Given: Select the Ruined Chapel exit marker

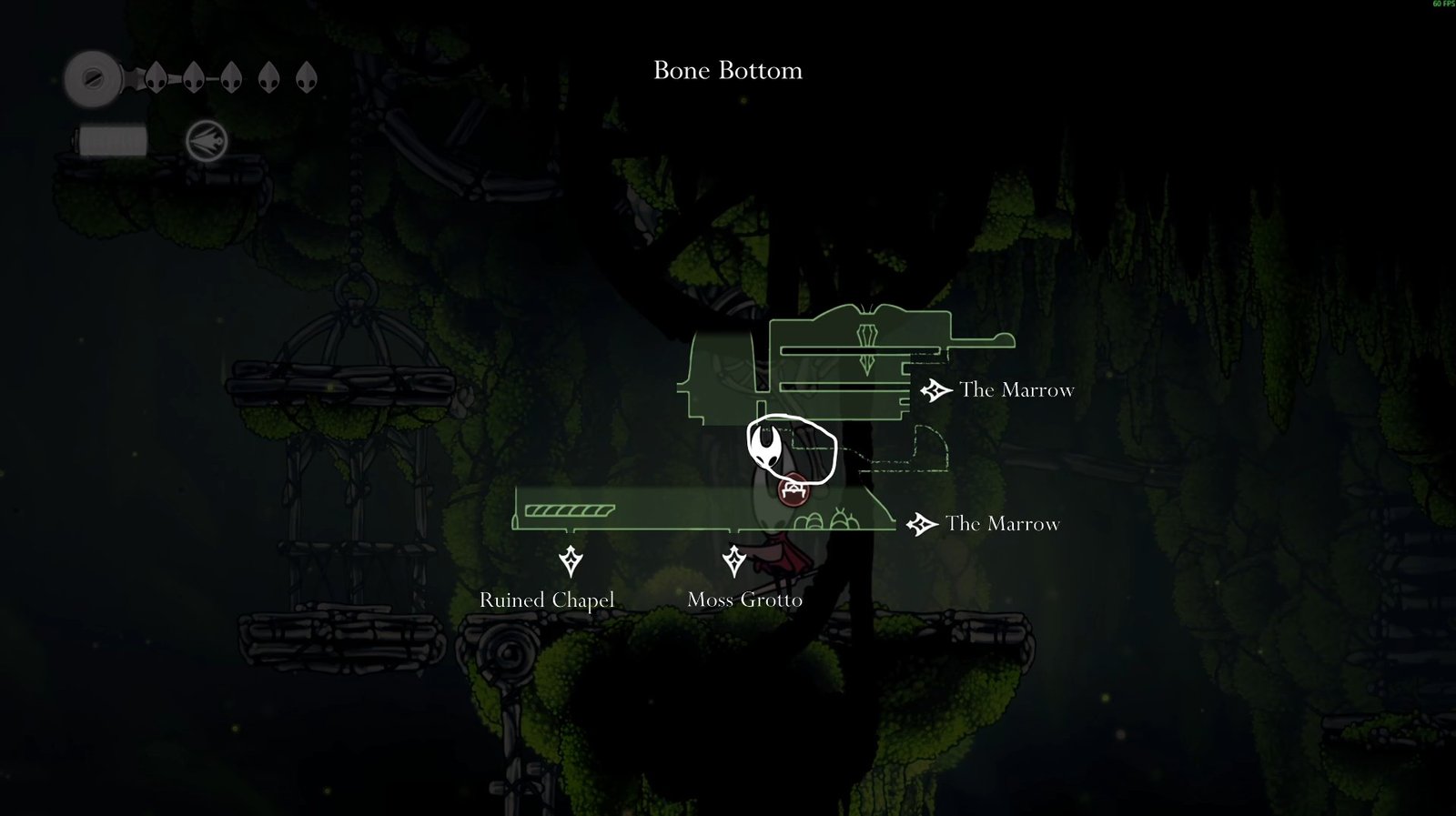Looking at the screenshot, I should click(571, 561).
